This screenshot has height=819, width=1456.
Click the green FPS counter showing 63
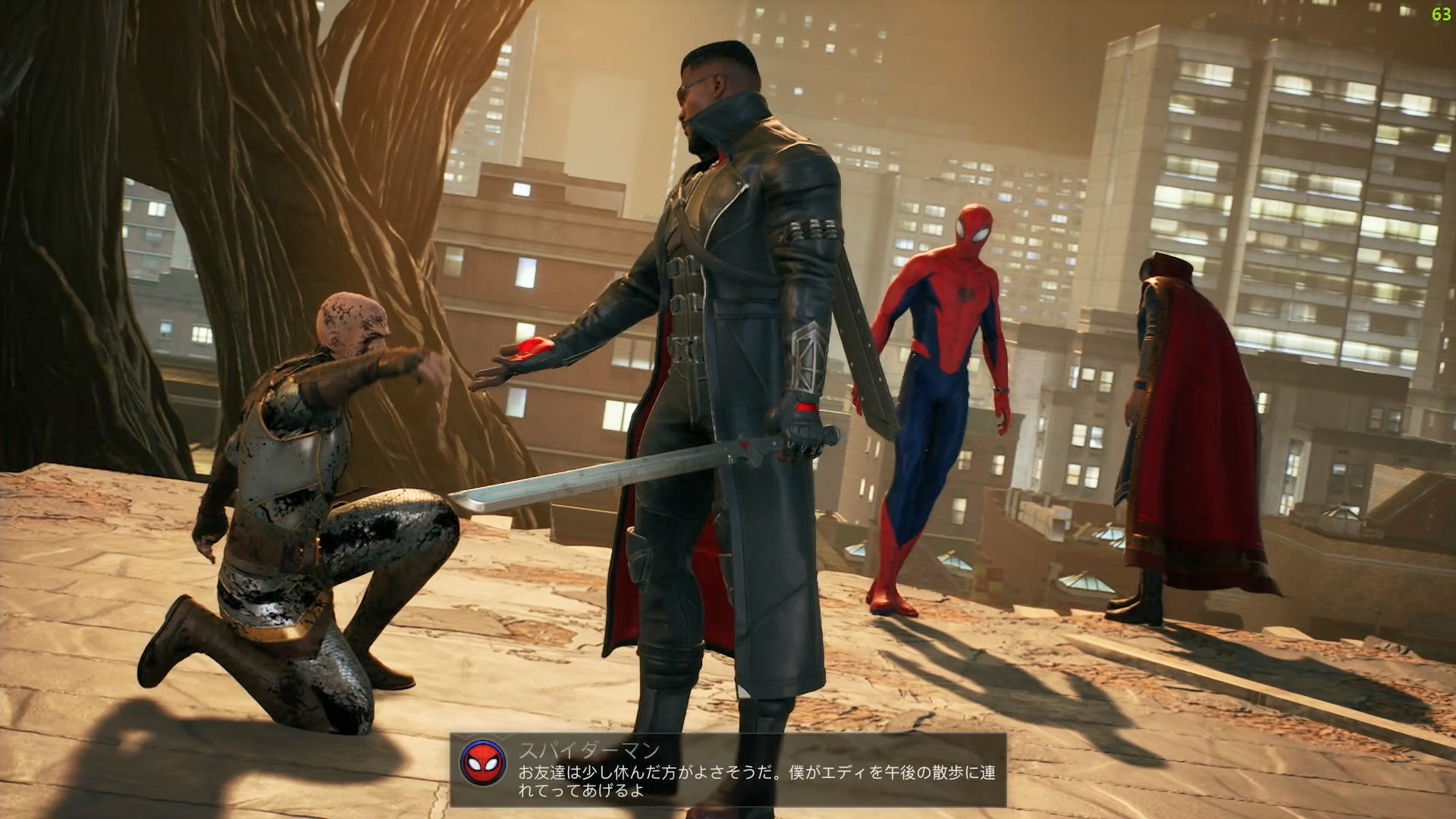1439,14
